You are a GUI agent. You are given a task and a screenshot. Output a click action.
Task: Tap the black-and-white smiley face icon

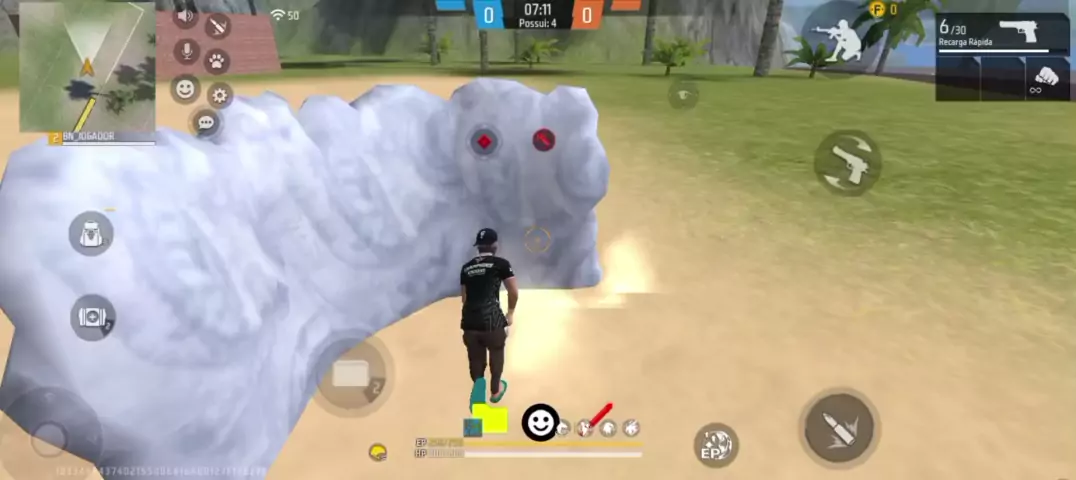(x=540, y=422)
